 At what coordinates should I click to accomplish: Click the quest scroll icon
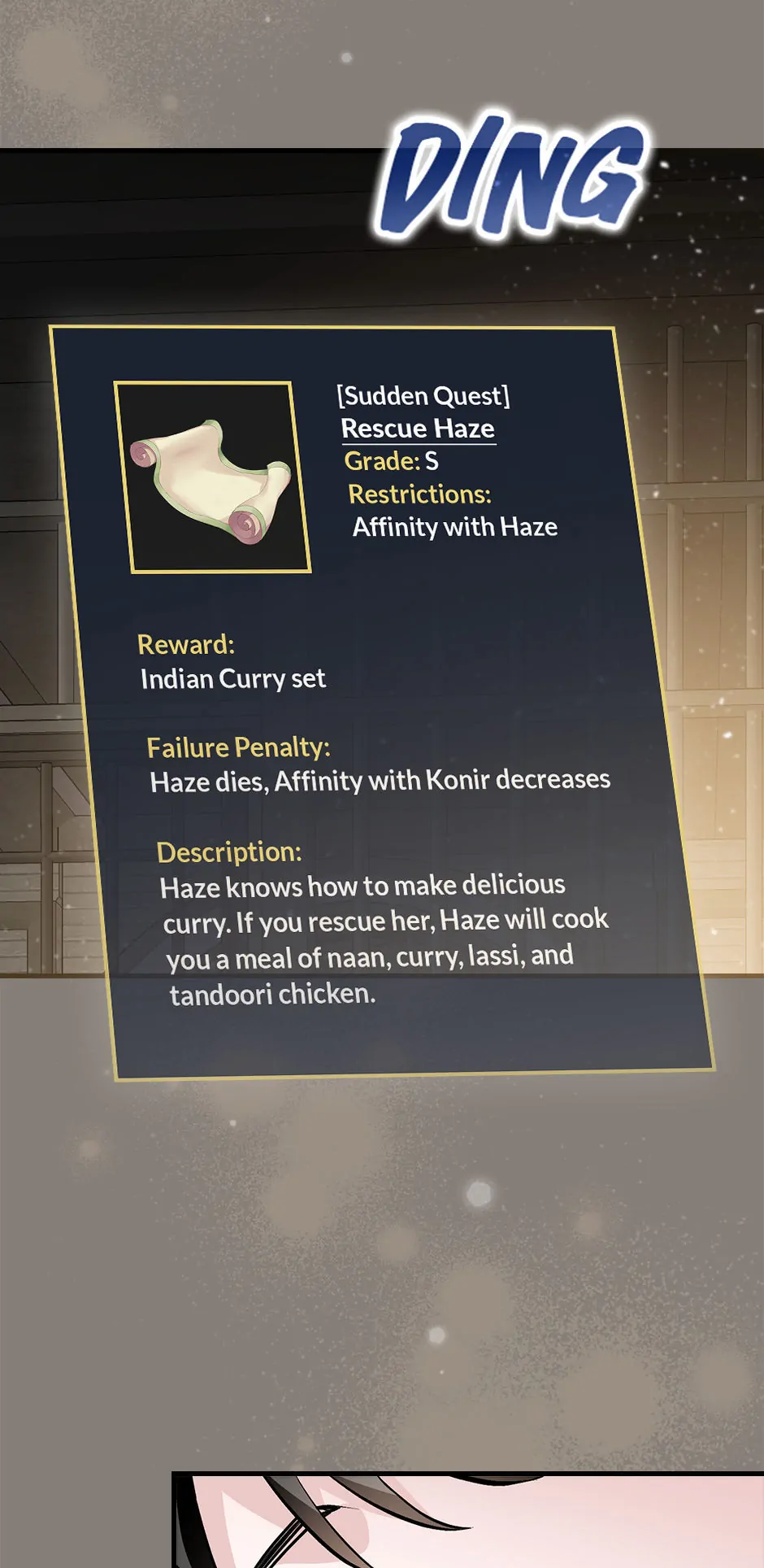(213, 478)
